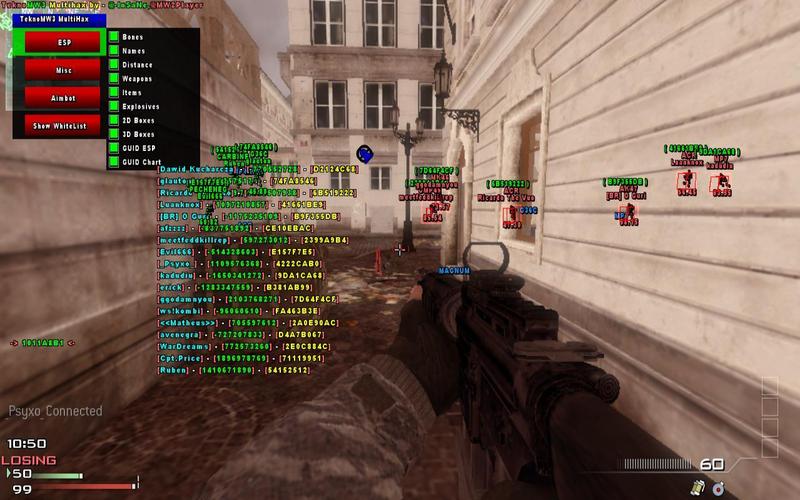Toggle the Bones checkbox

click(114, 37)
